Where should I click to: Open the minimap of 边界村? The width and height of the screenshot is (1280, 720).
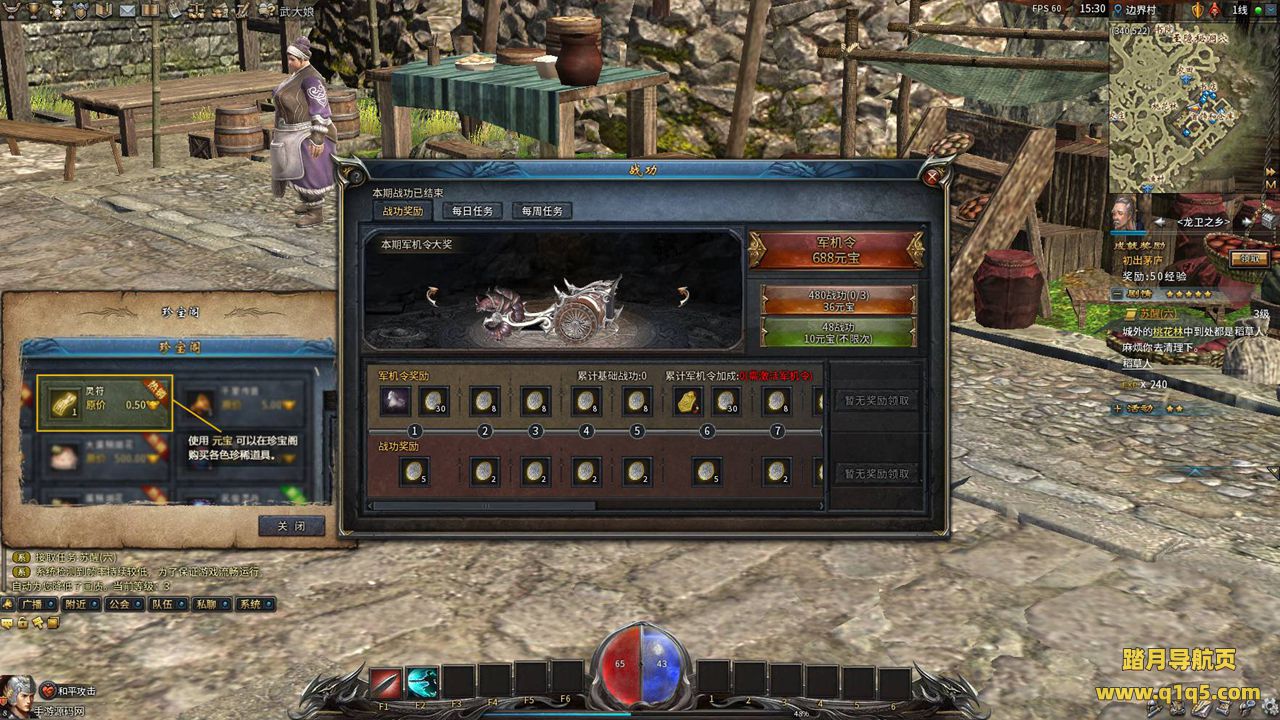pyautogui.click(x=1192, y=108)
